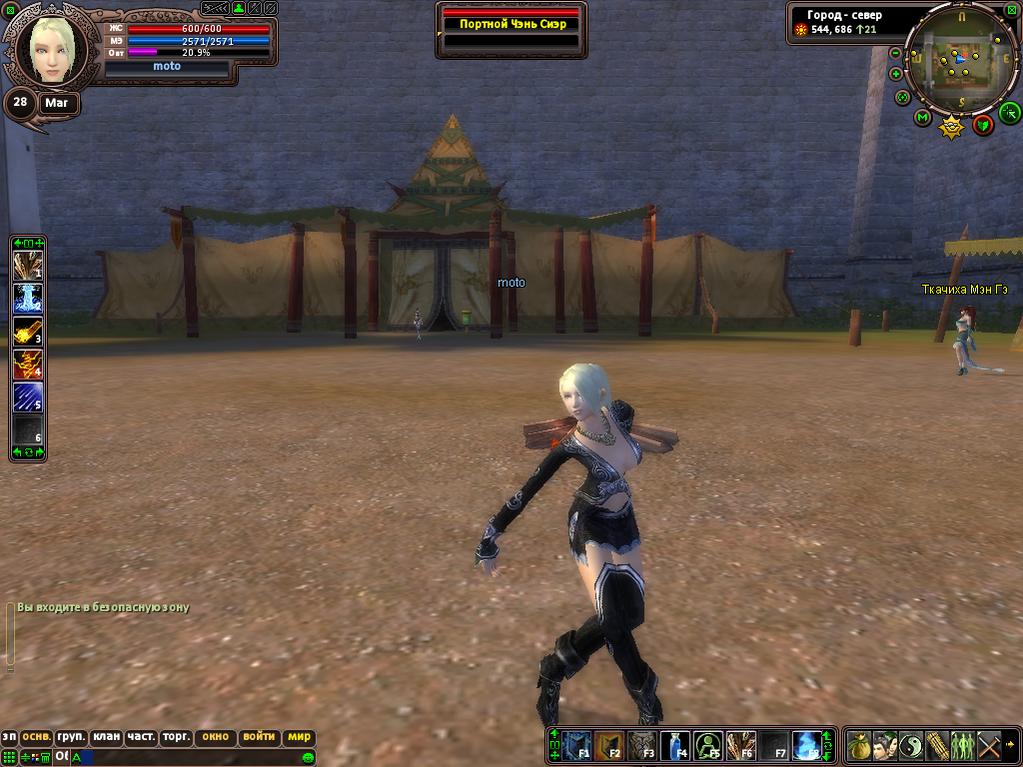Viewport: 1023px width, 767px height.
Task: Open the inventory bag icon
Action: [859, 745]
